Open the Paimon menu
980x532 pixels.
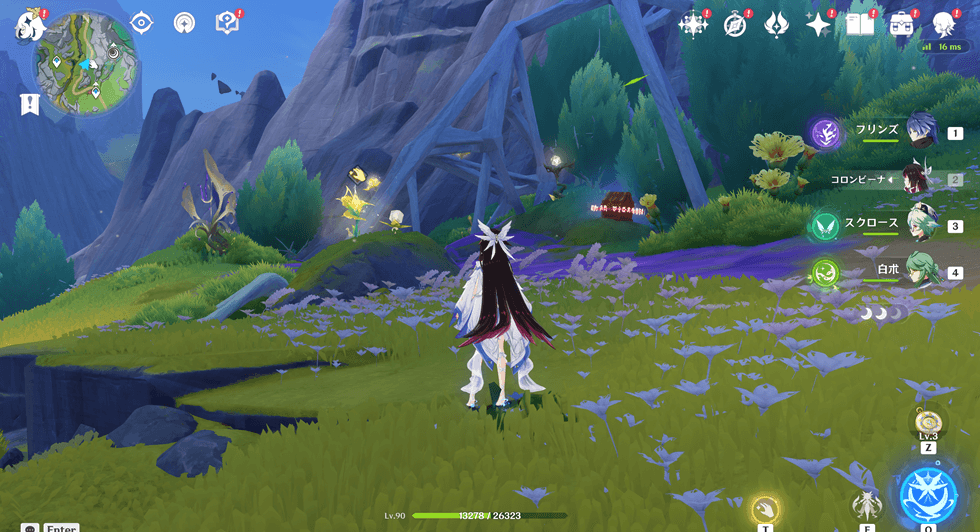click(x=27, y=27)
